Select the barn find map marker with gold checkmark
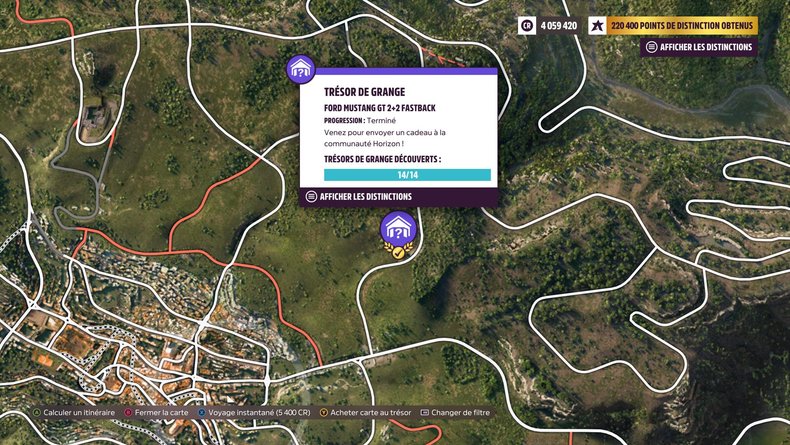This screenshot has height=445, width=790. 397,231
